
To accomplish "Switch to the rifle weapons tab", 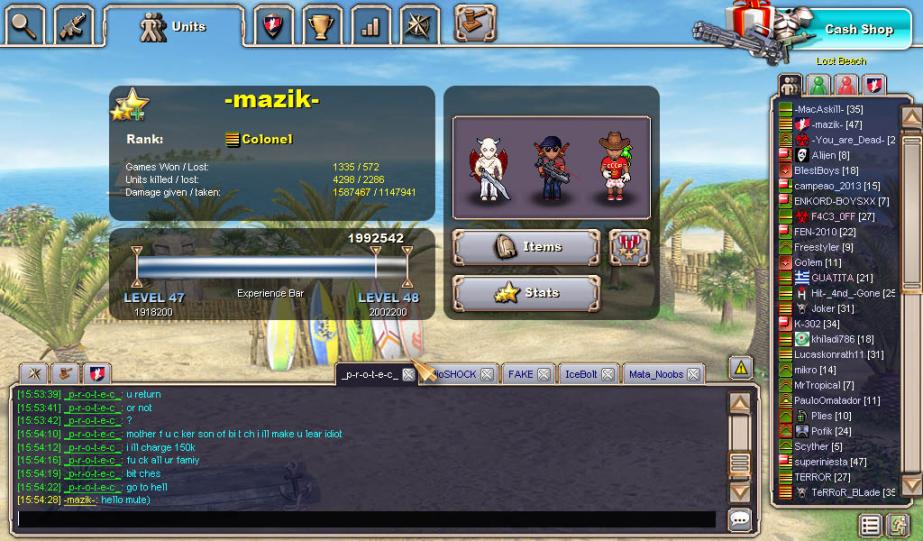I will pyautogui.click(x=73, y=24).
